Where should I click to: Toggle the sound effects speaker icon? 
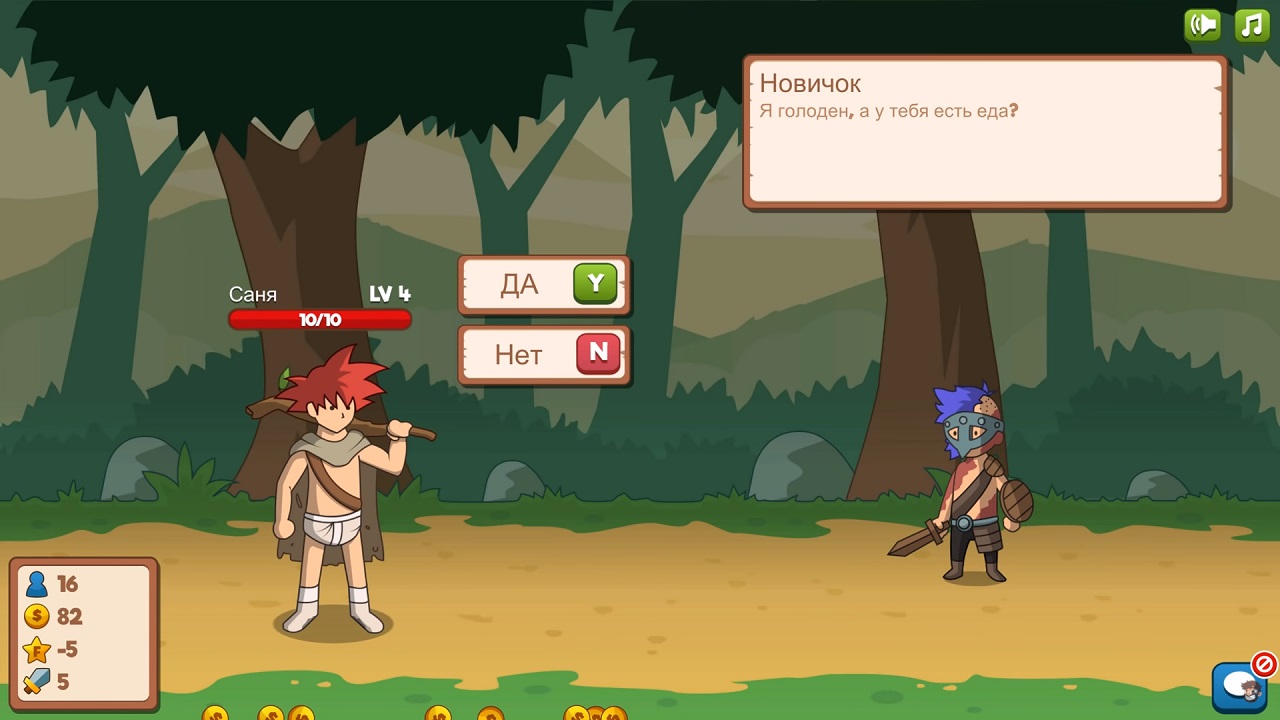[1202, 25]
